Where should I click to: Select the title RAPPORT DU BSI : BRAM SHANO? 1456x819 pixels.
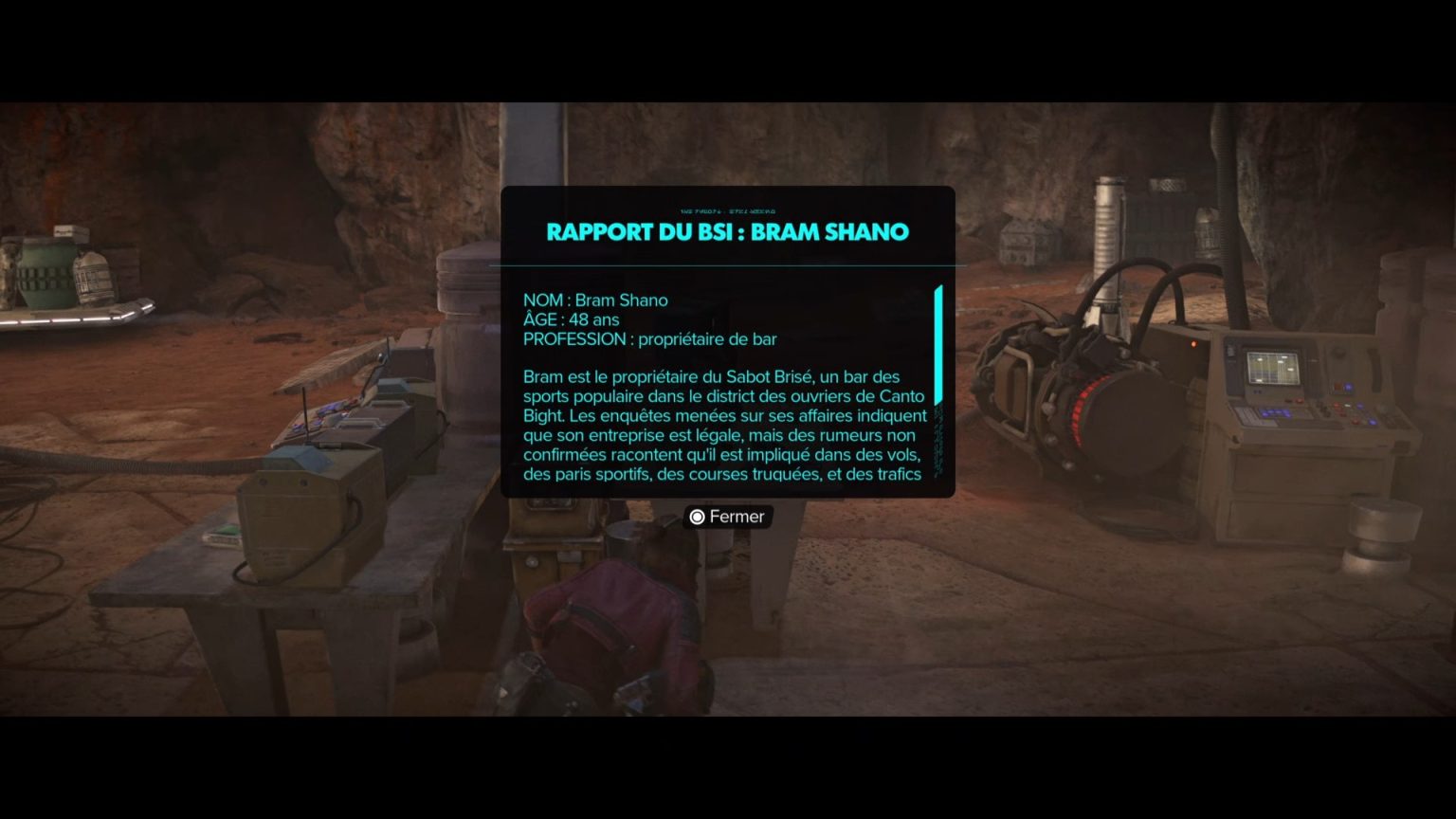click(727, 231)
